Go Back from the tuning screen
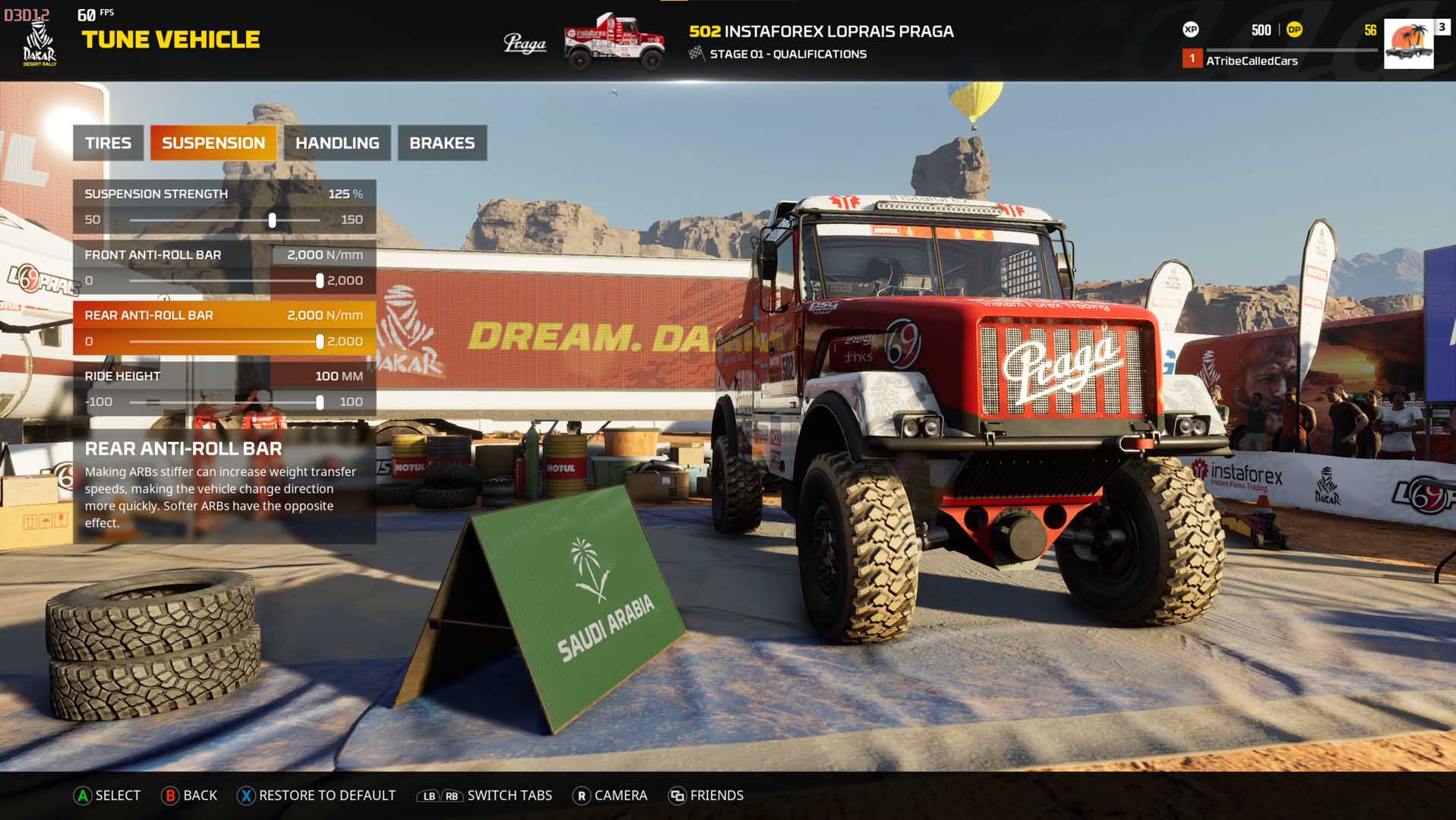The image size is (1456, 820). 190,795
